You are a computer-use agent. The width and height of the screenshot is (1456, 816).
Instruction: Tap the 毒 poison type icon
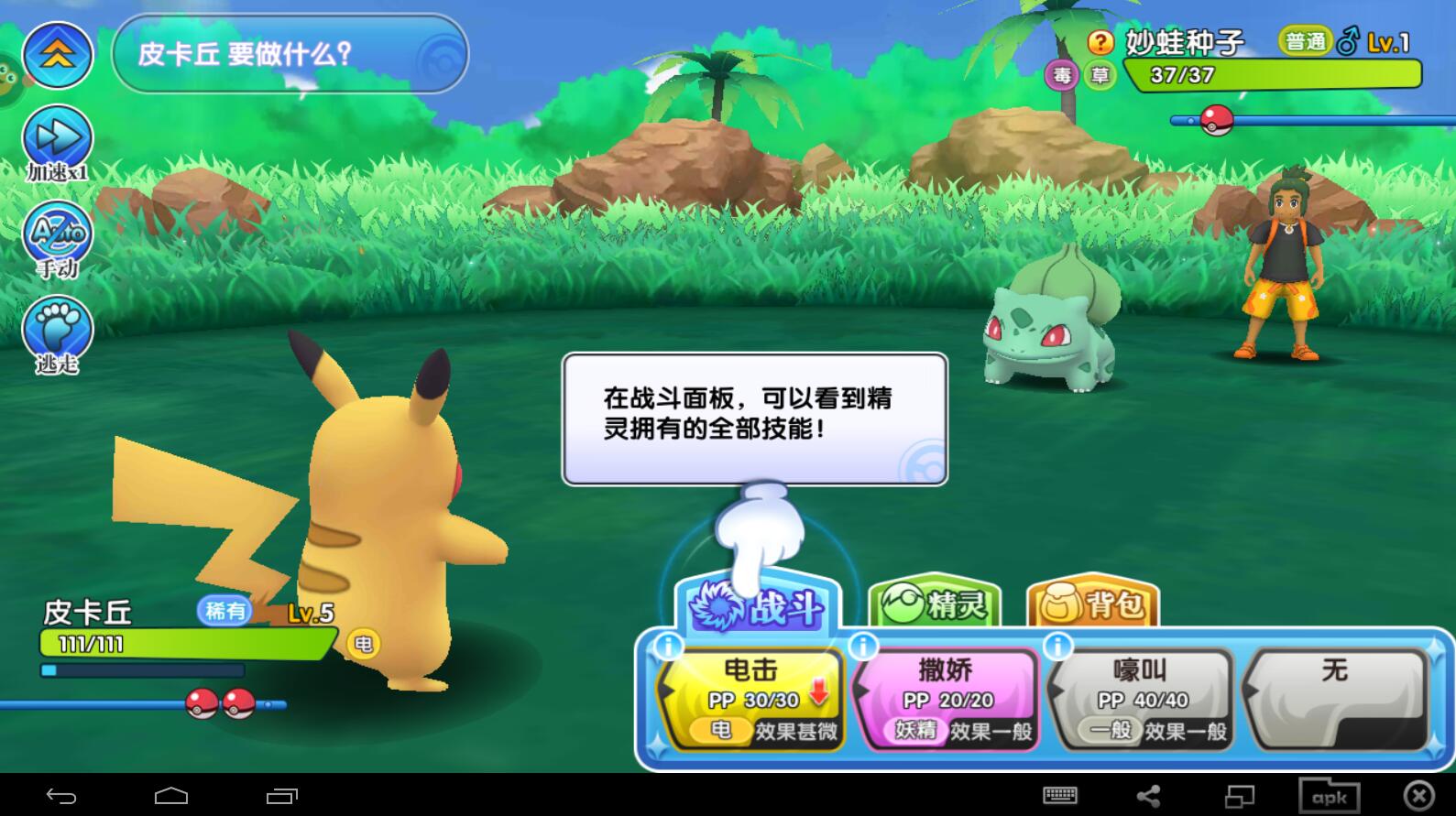(1063, 75)
